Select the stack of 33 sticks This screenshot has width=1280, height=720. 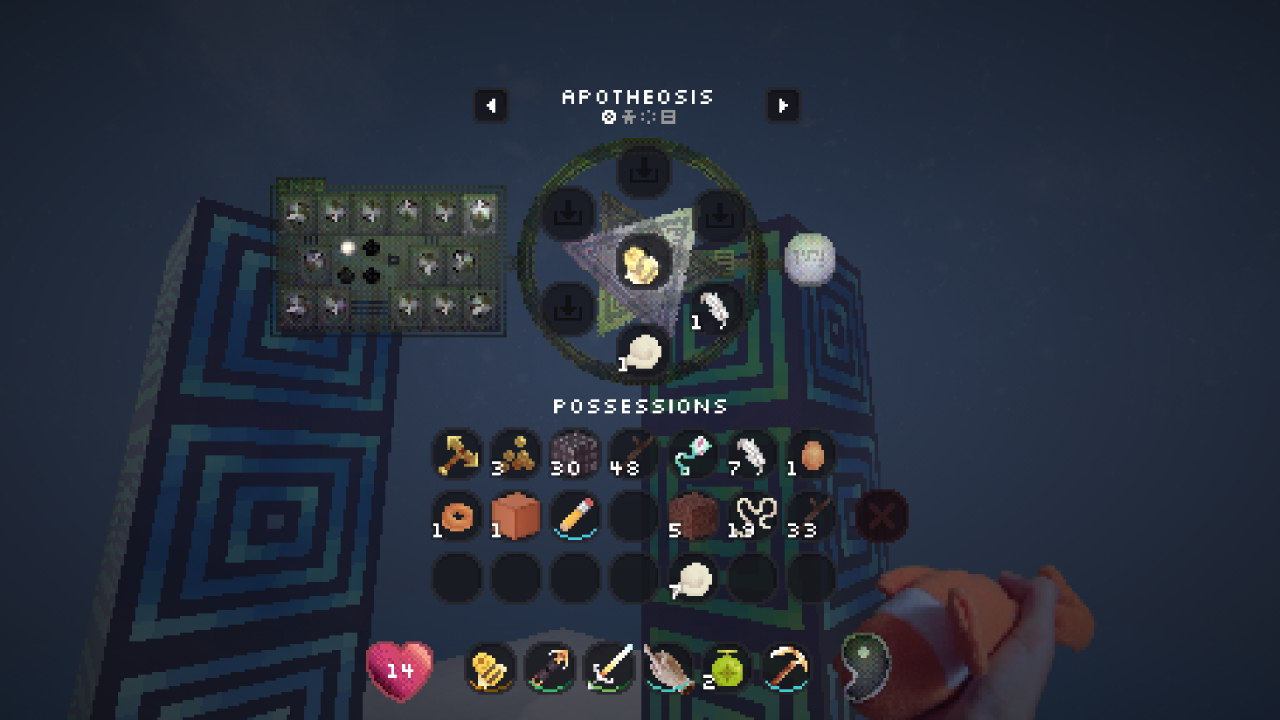coord(811,516)
